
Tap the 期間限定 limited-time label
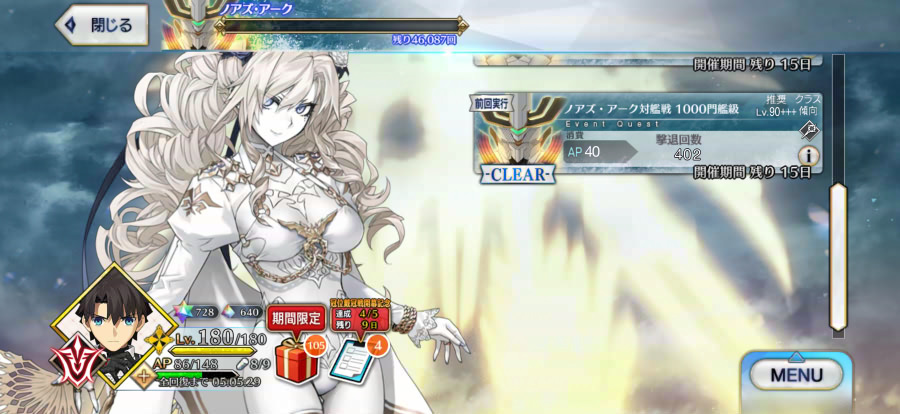coord(297,318)
